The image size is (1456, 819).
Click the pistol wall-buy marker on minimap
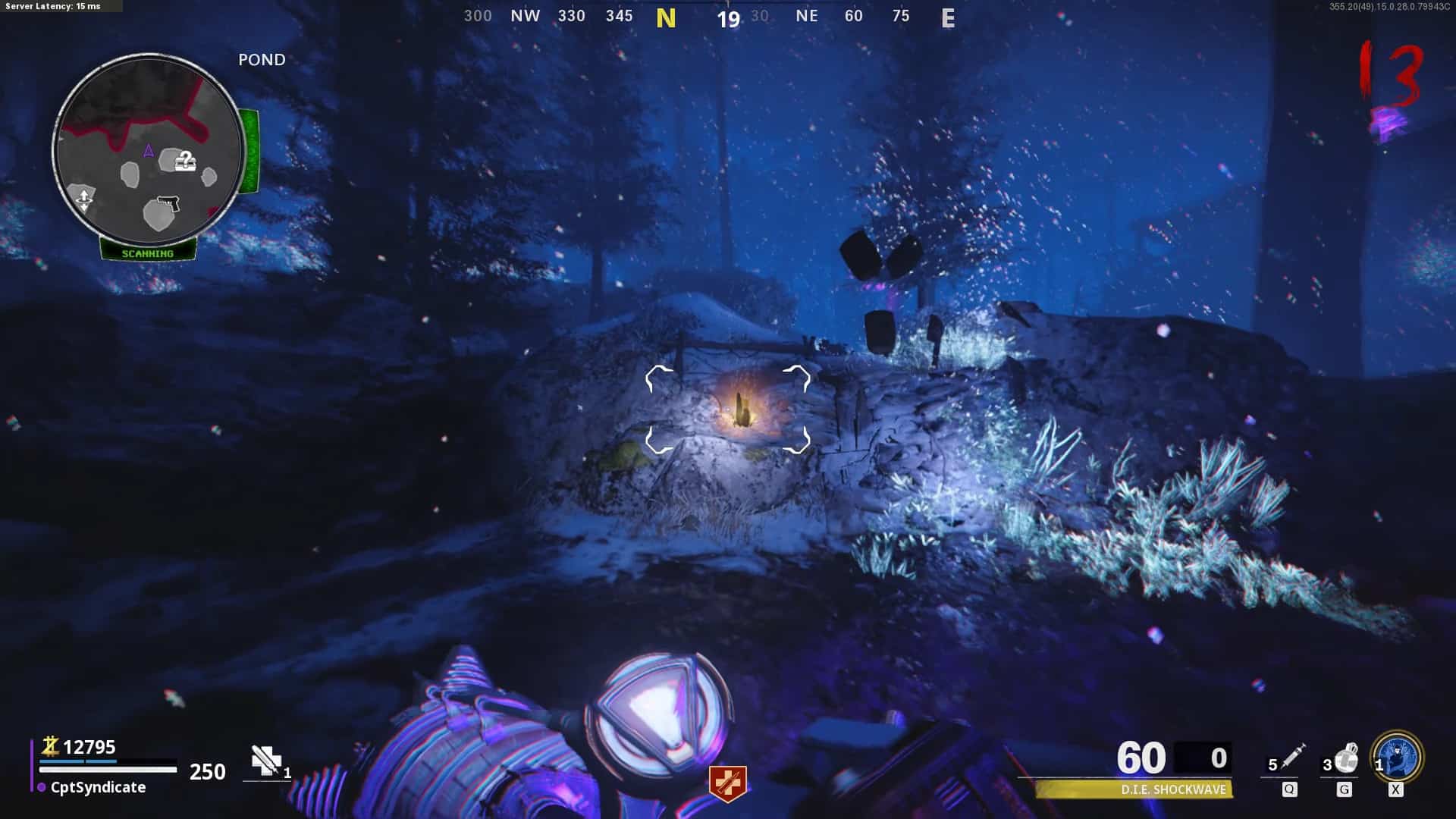[168, 204]
